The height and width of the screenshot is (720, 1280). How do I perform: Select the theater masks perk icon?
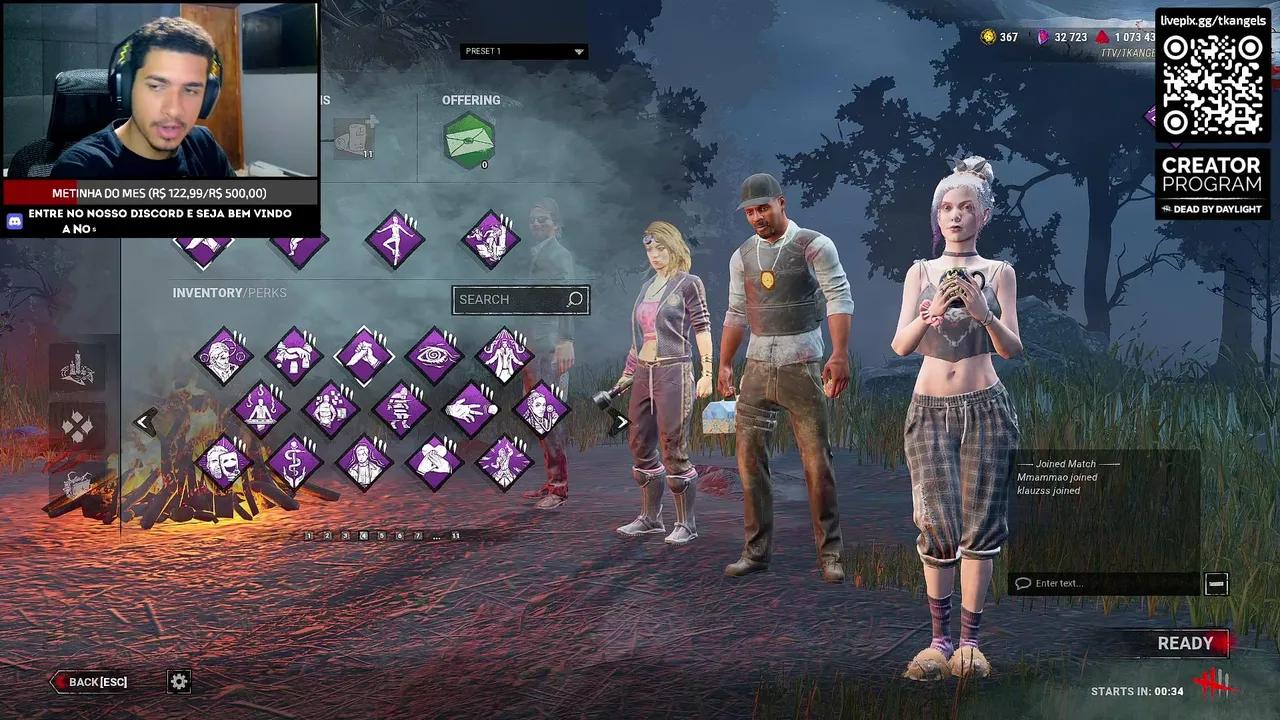(223, 460)
